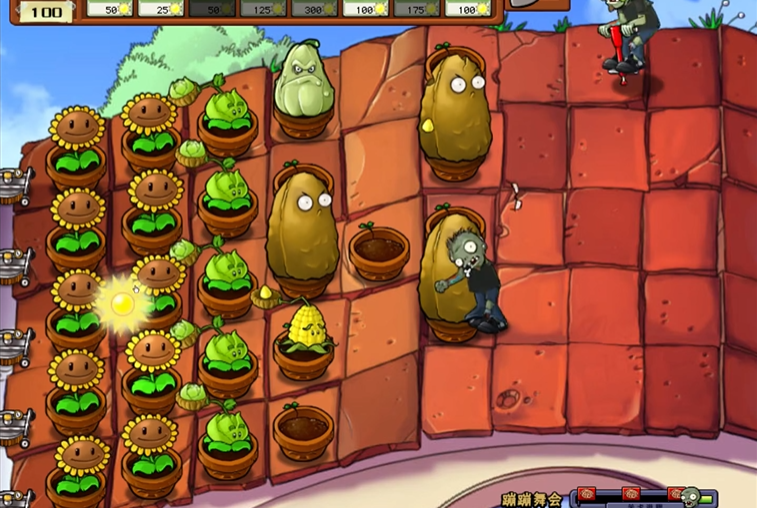This screenshot has width=757, height=508.
Task: Choose the bright 50-sun seed packet
Action: (x=110, y=9)
